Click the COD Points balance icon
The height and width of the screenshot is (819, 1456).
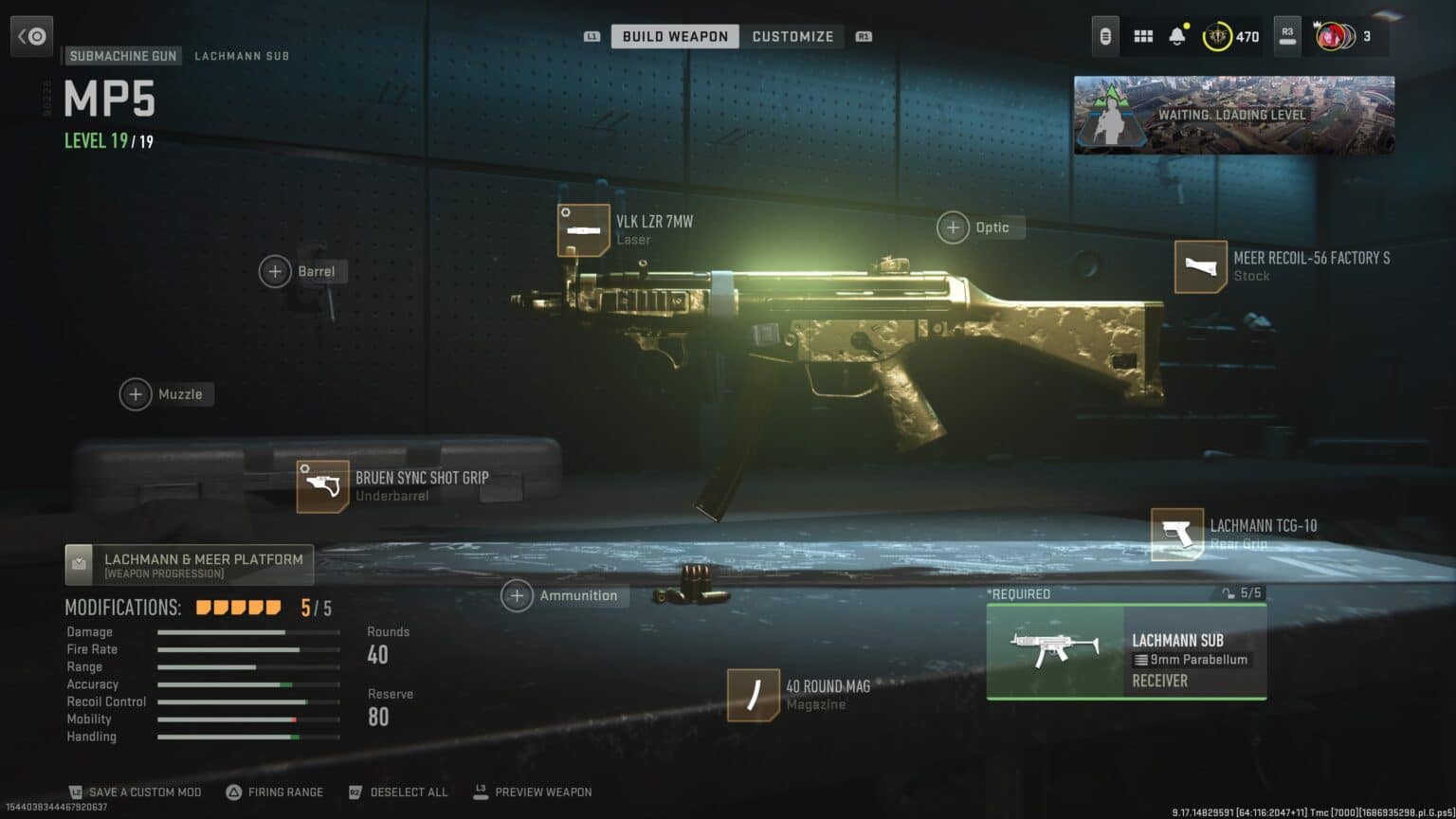tap(1216, 36)
